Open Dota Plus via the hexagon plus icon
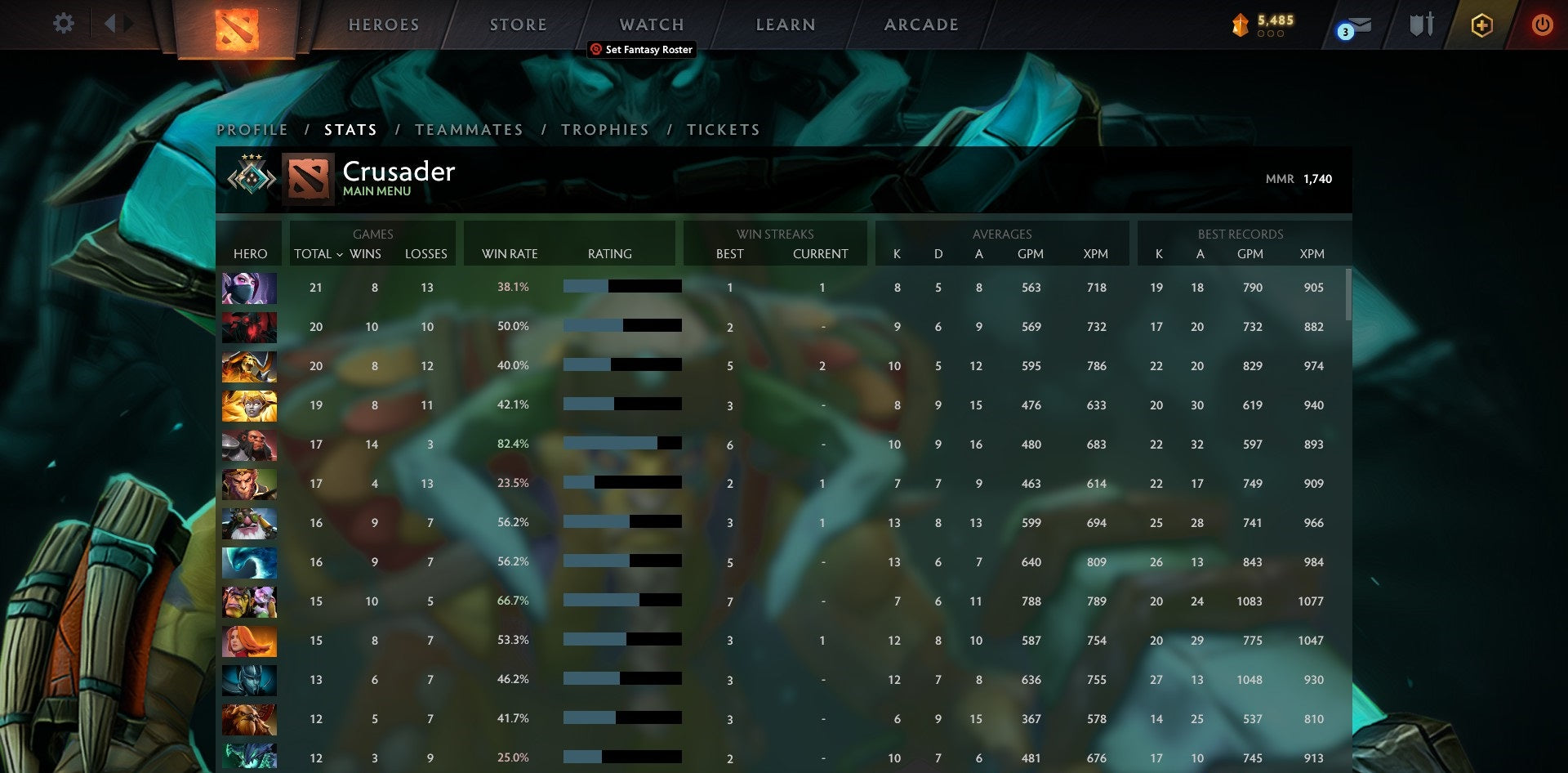The height and width of the screenshot is (773, 1568). [x=1481, y=25]
